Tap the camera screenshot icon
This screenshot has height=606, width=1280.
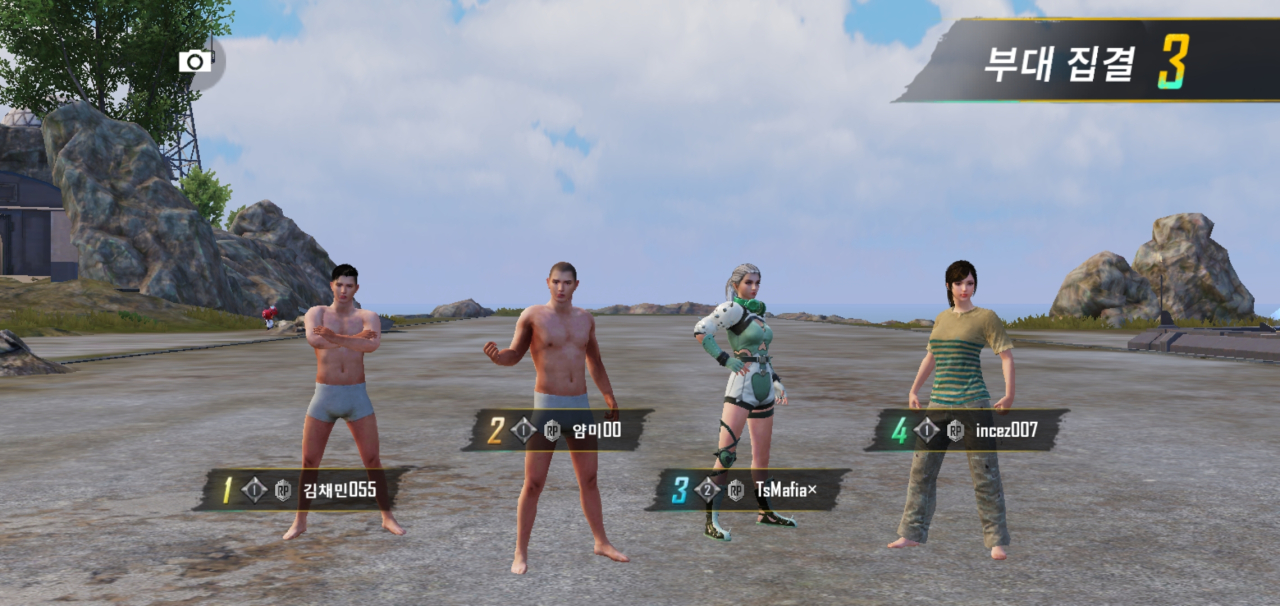[x=196, y=62]
